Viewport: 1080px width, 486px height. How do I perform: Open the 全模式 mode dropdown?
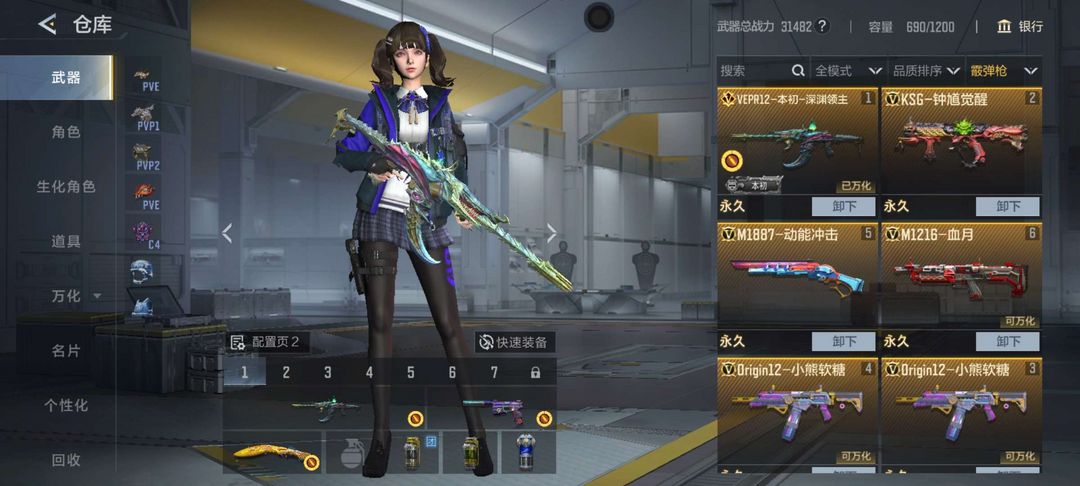[848, 71]
